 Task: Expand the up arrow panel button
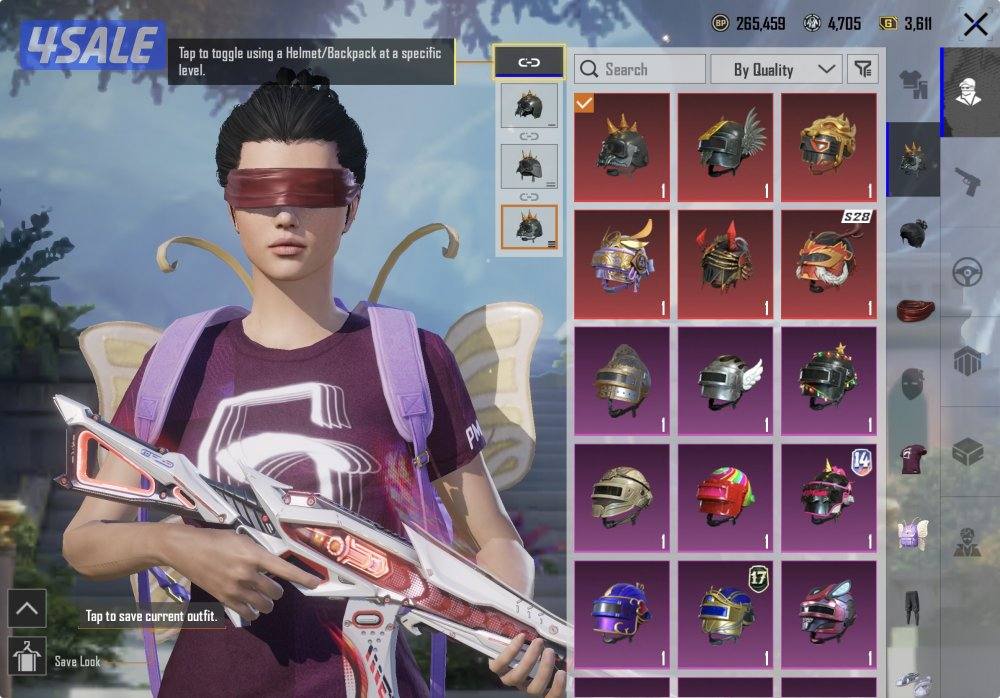(27, 607)
